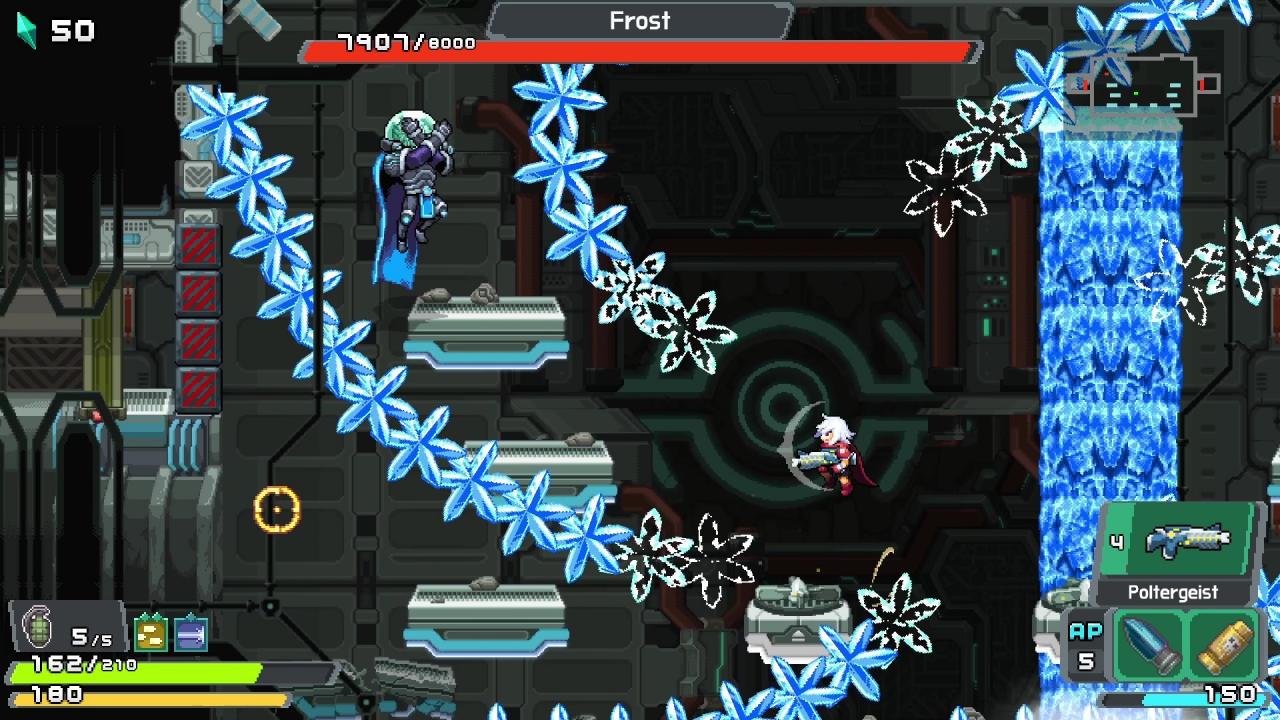The width and height of the screenshot is (1280, 720).
Task: Select the golden shell mod icon
Action: pyautogui.click(x=1225, y=644)
